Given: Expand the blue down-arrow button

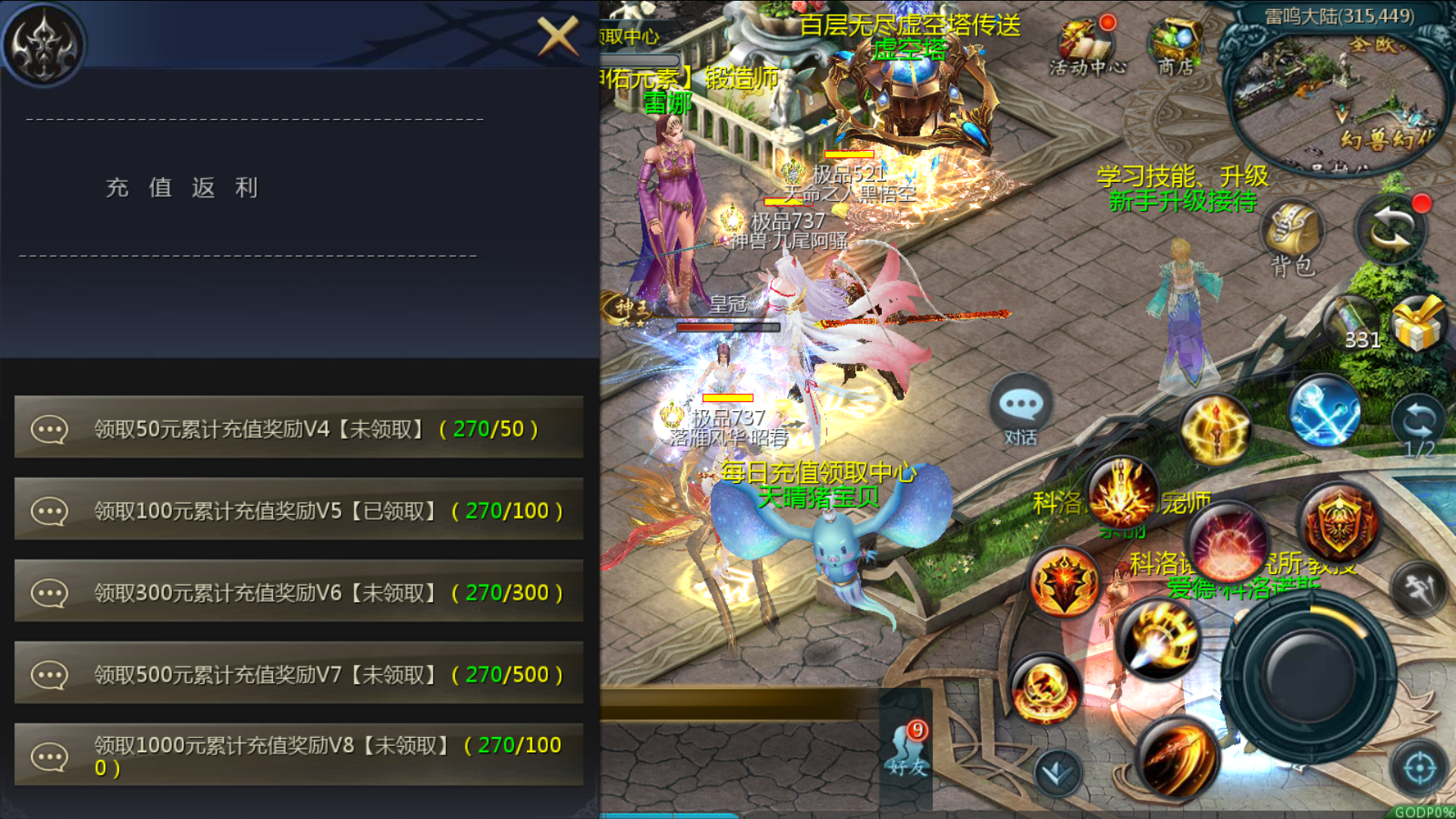Looking at the screenshot, I should pyautogui.click(x=1058, y=773).
